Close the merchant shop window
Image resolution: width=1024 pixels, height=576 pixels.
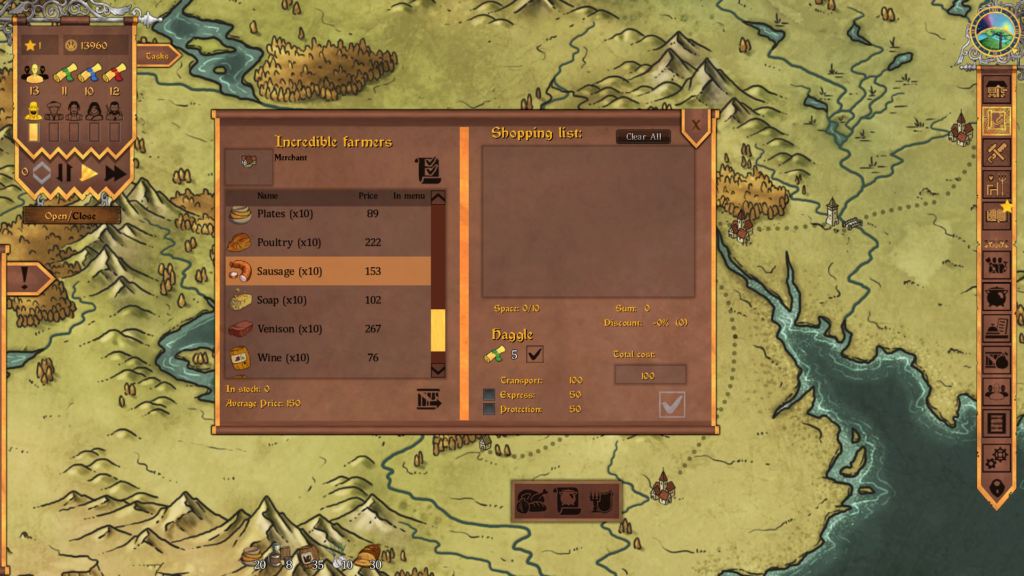click(x=696, y=127)
